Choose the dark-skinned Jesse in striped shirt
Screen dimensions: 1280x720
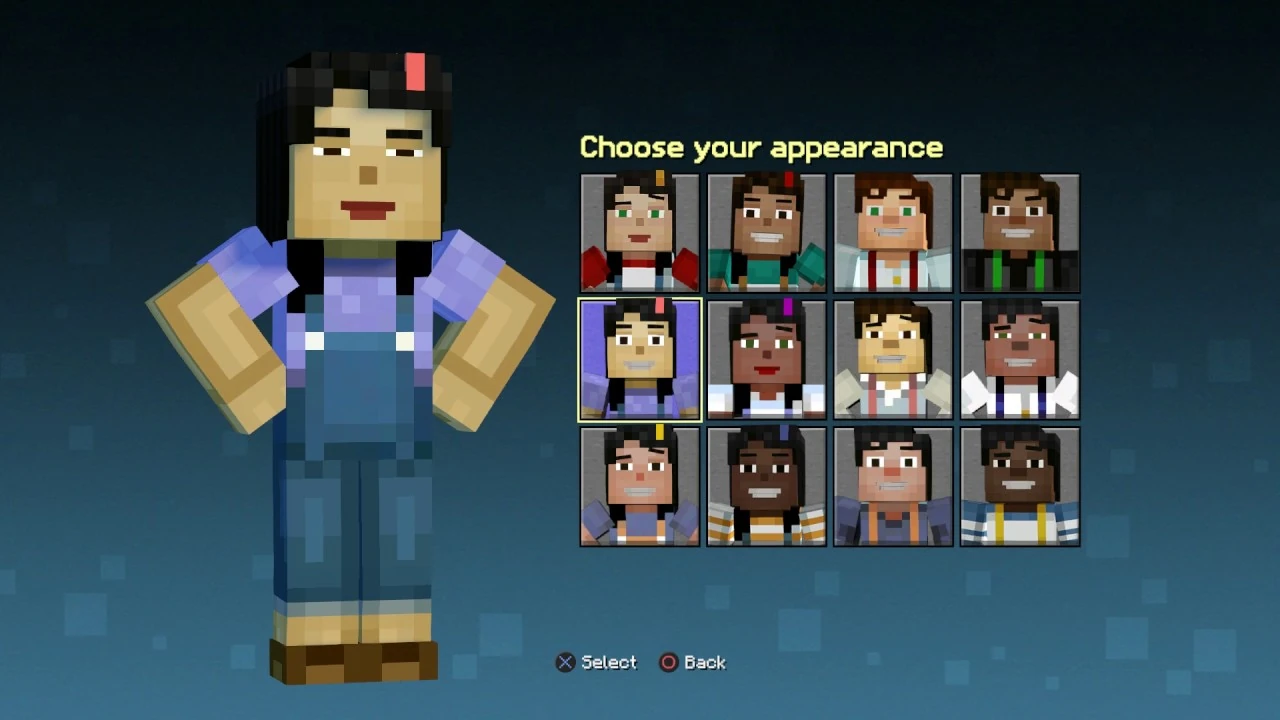point(766,486)
